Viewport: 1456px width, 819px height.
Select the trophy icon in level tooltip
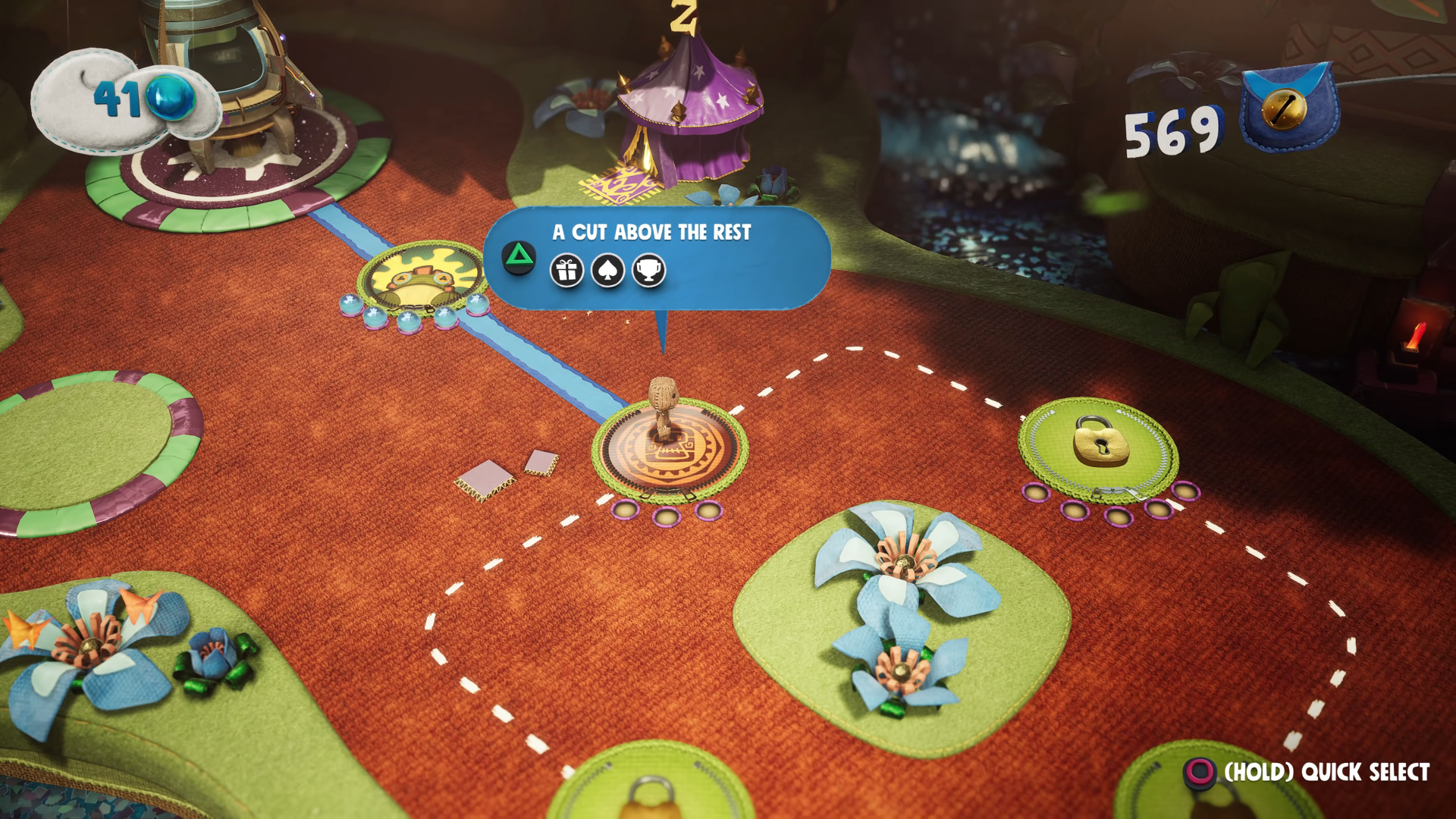click(648, 271)
